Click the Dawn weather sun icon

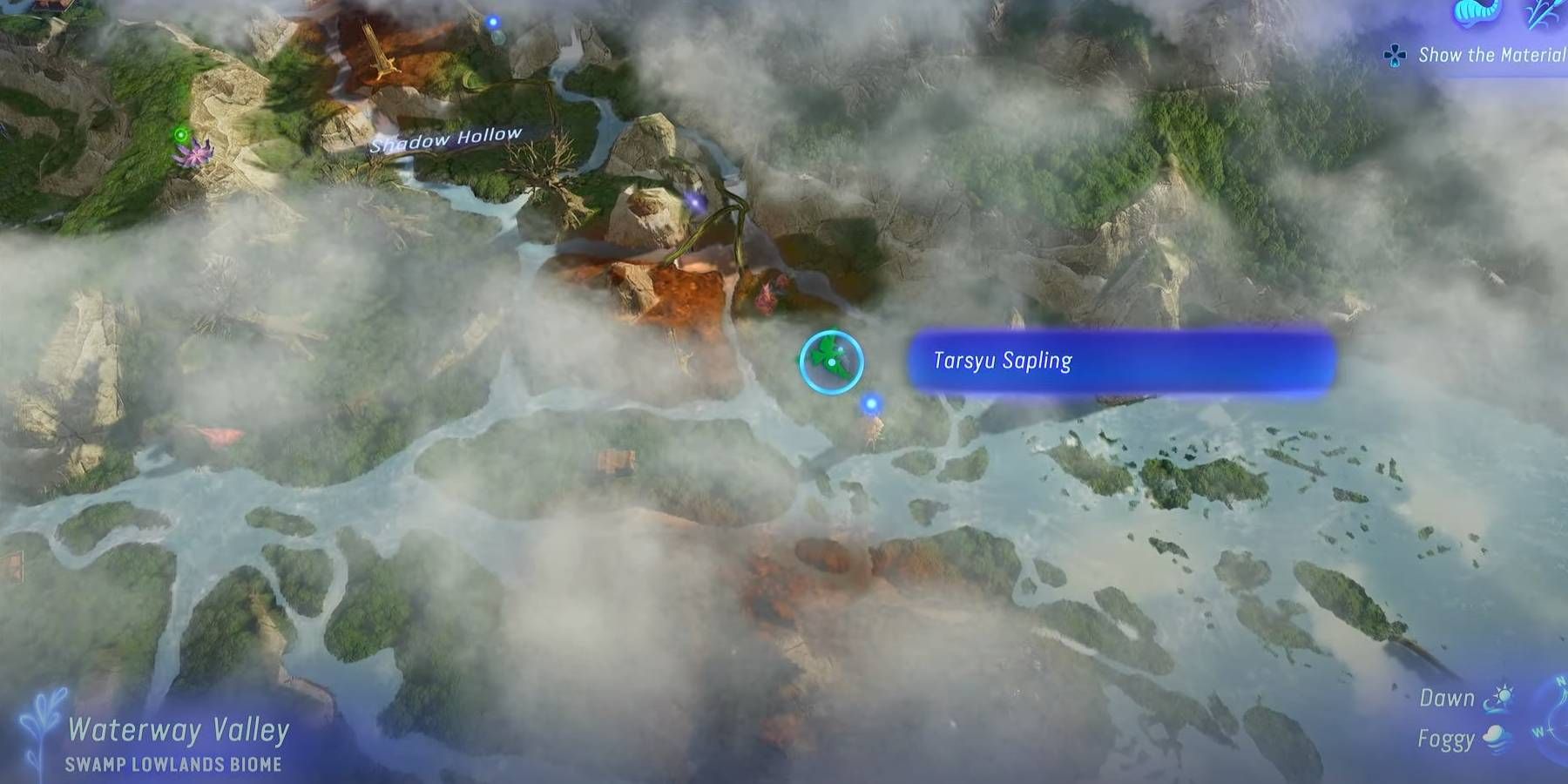(1504, 697)
